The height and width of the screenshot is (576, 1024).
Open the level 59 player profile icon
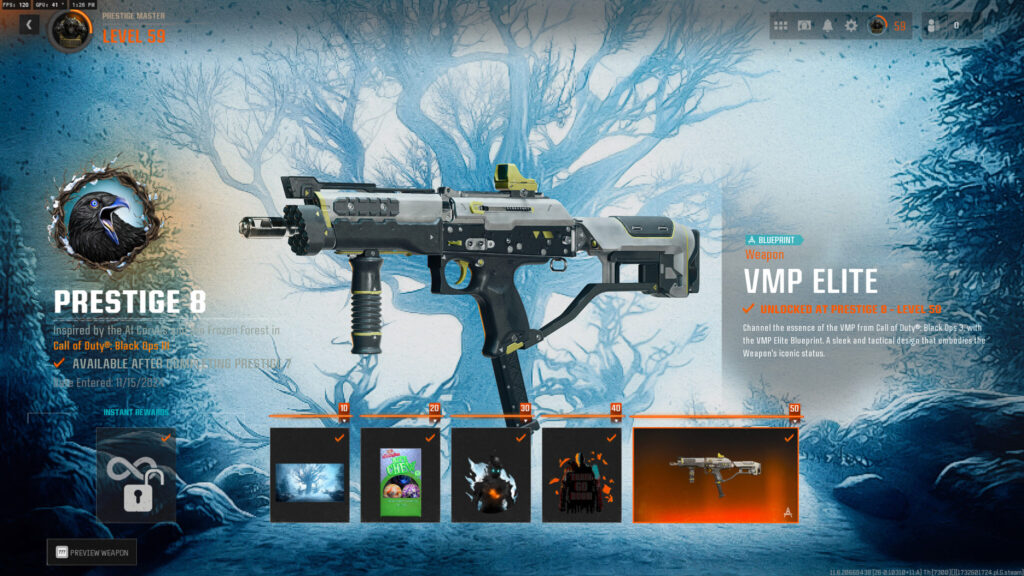point(877,26)
